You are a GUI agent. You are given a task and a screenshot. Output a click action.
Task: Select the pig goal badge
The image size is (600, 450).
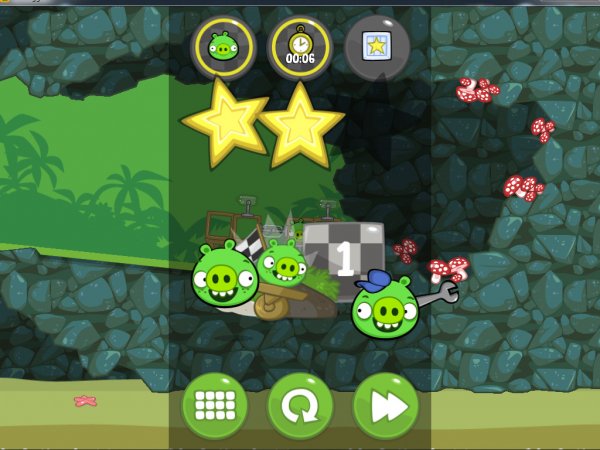(223, 46)
